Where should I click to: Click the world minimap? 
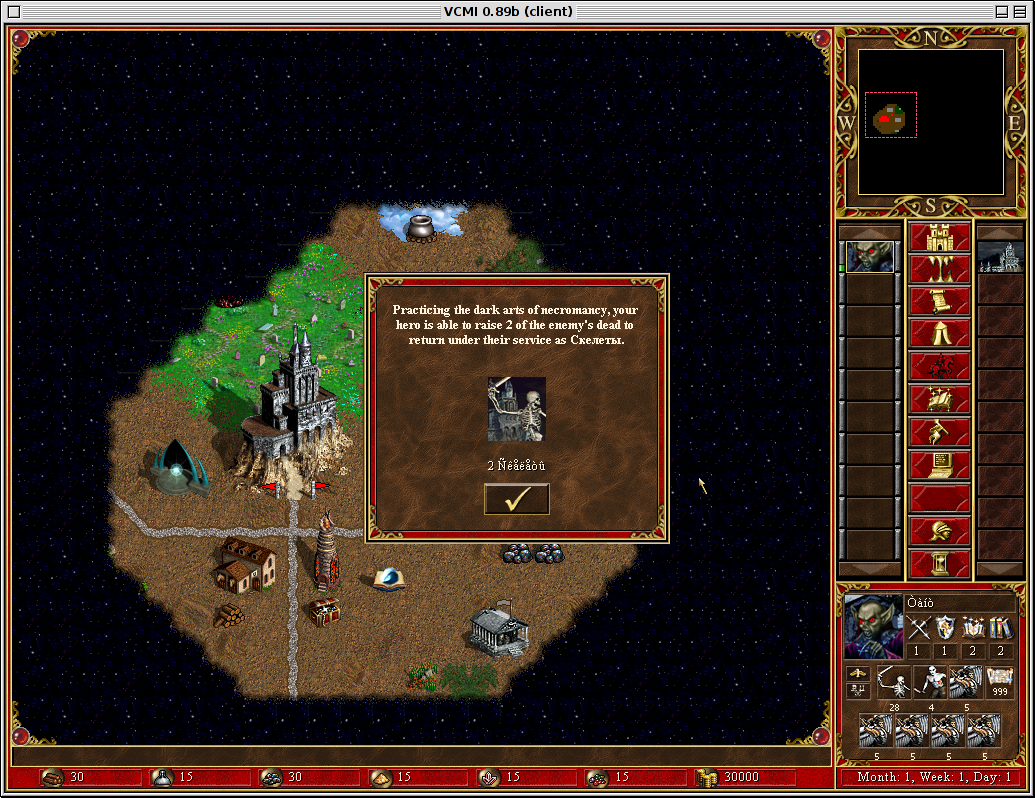930,121
